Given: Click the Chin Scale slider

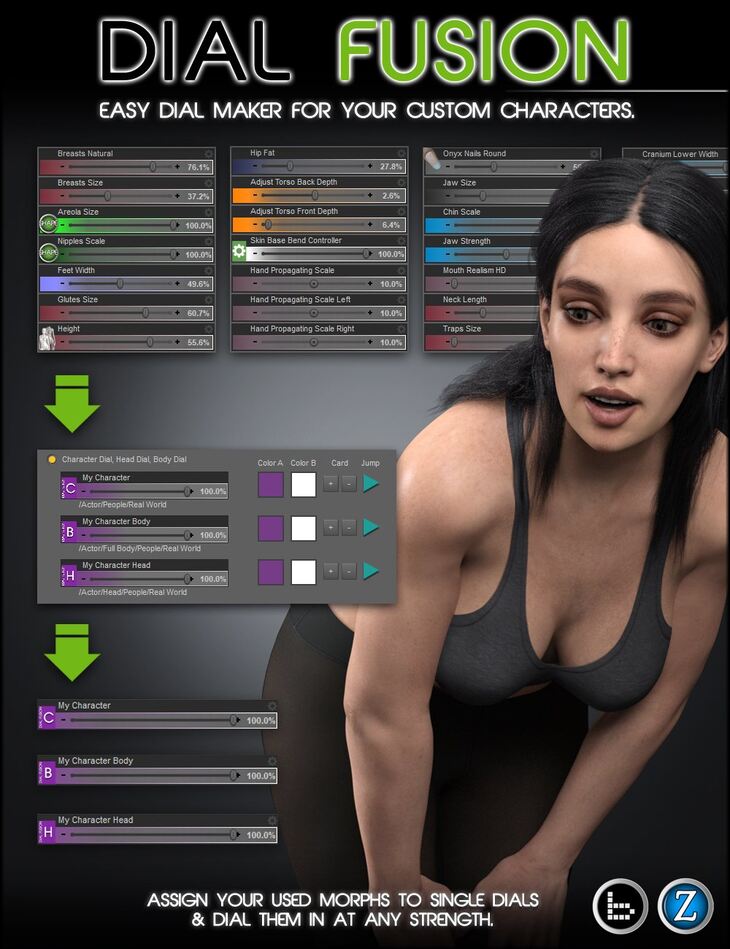Looking at the screenshot, I should [490, 226].
